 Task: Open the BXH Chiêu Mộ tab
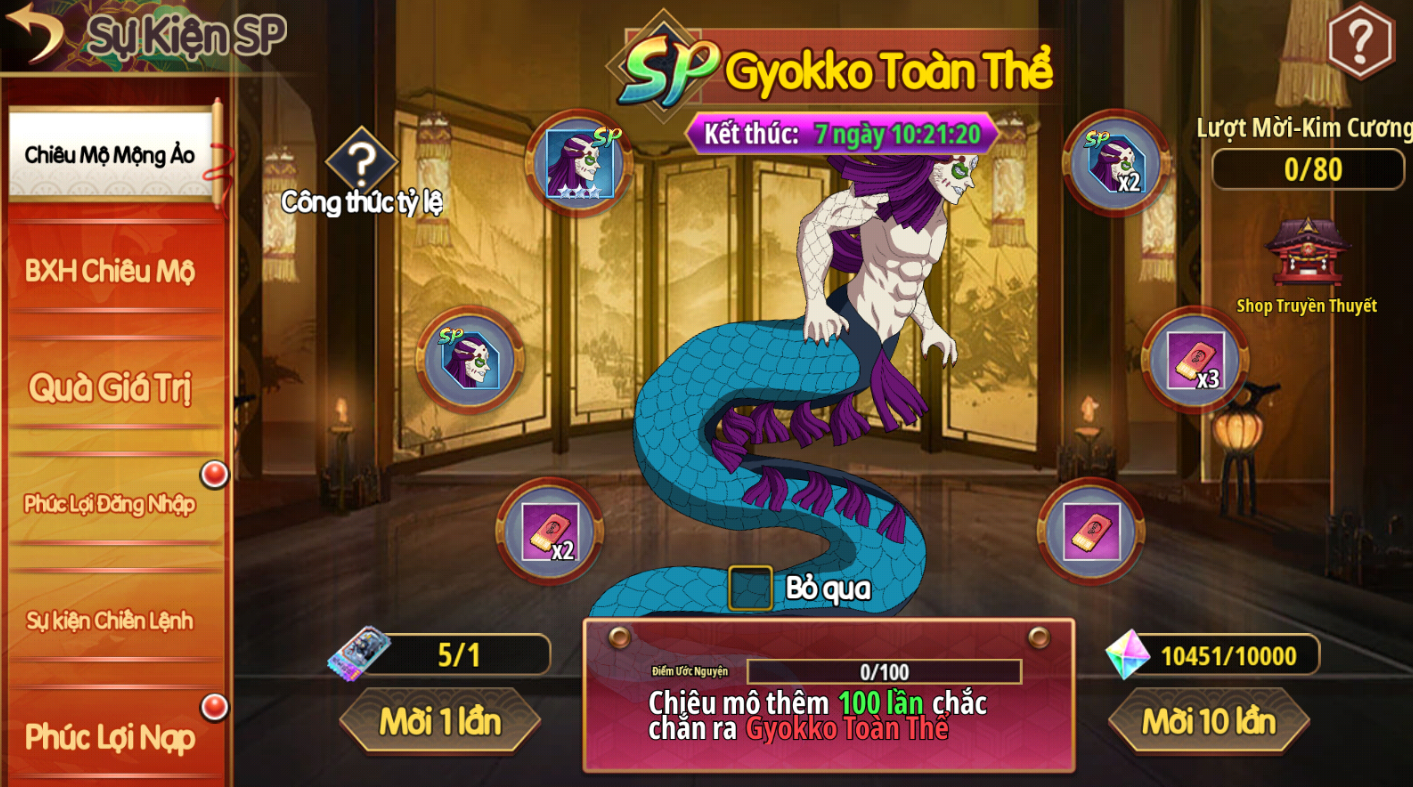tap(110, 271)
